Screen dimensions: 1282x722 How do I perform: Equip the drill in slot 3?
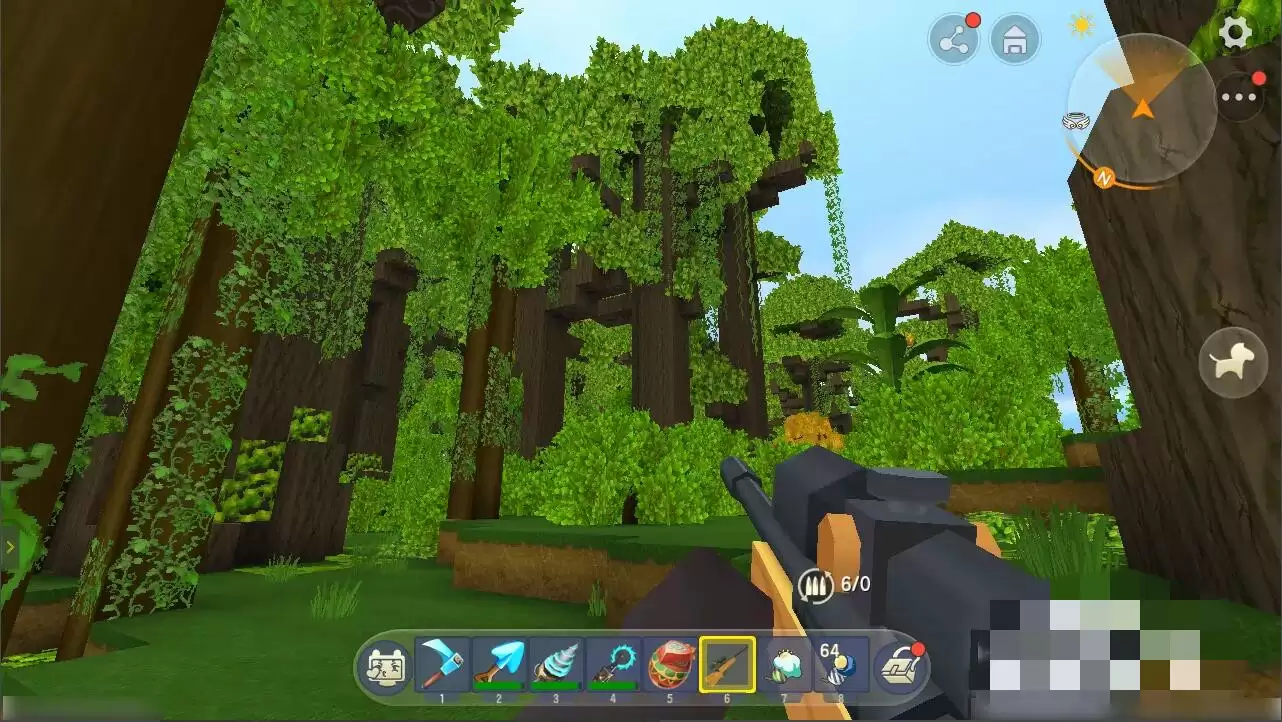tap(555, 664)
